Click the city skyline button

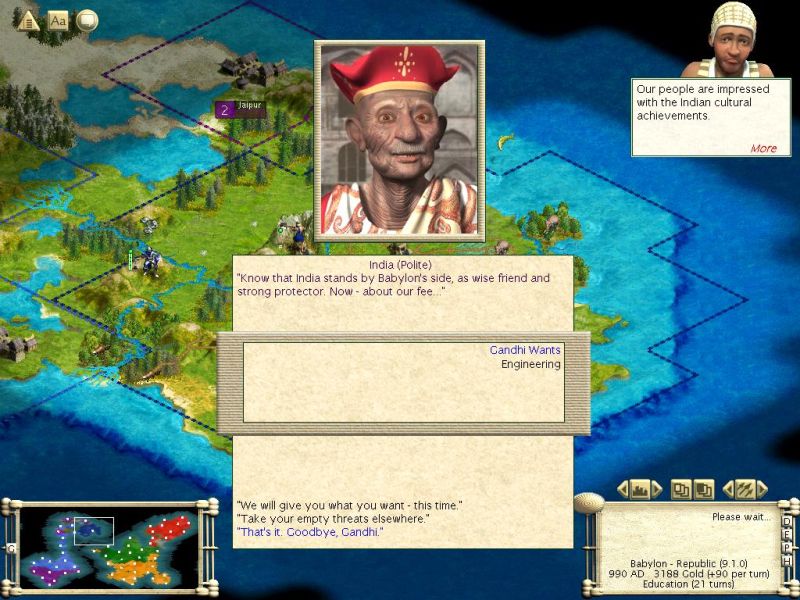tap(640, 490)
